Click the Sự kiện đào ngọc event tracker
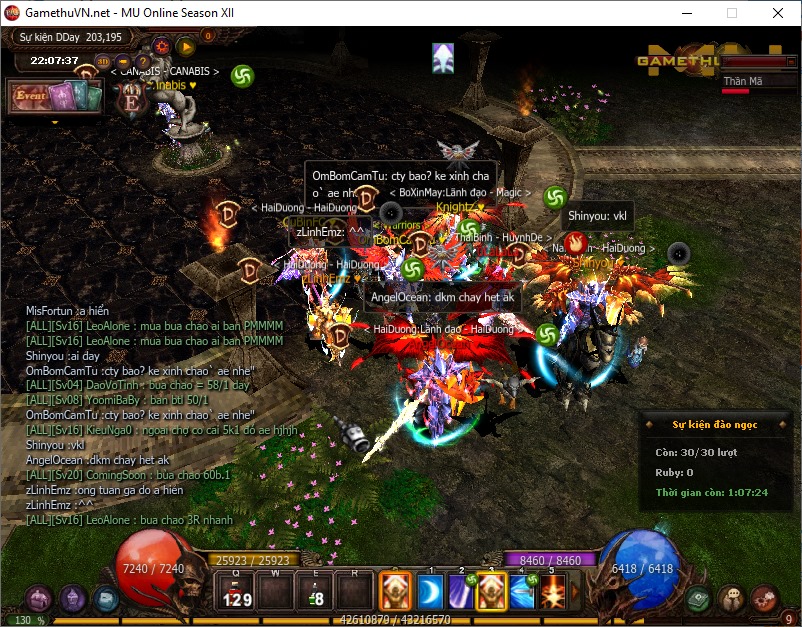 point(714,424)
